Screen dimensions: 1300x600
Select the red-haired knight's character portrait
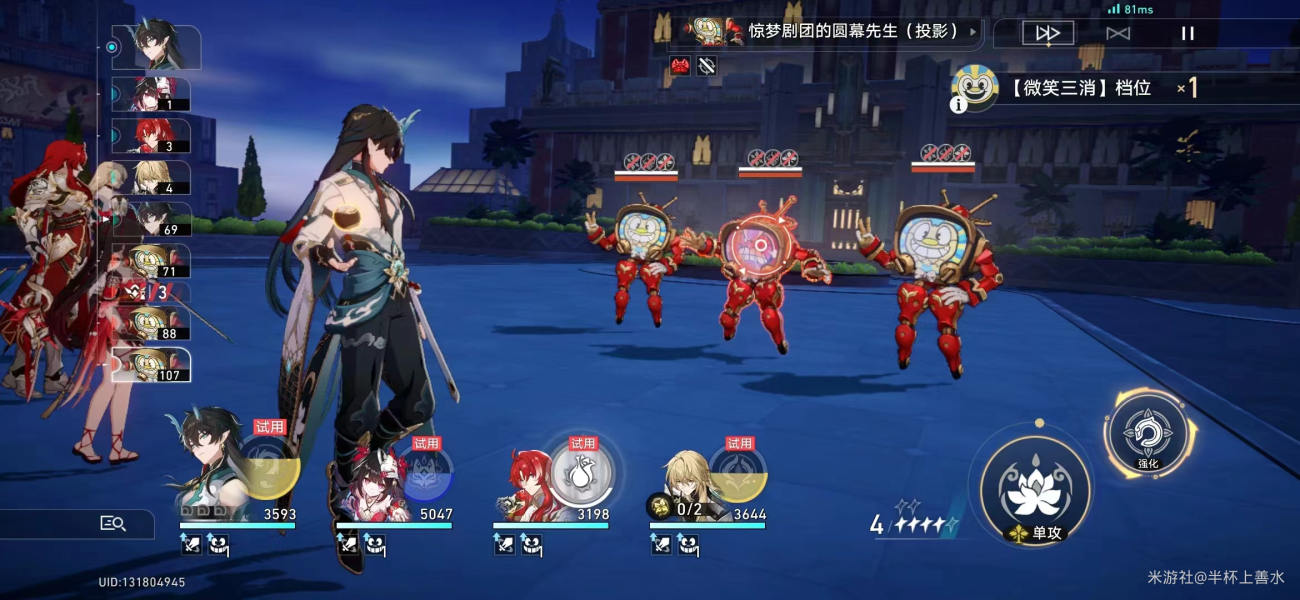tap(523, 482)
